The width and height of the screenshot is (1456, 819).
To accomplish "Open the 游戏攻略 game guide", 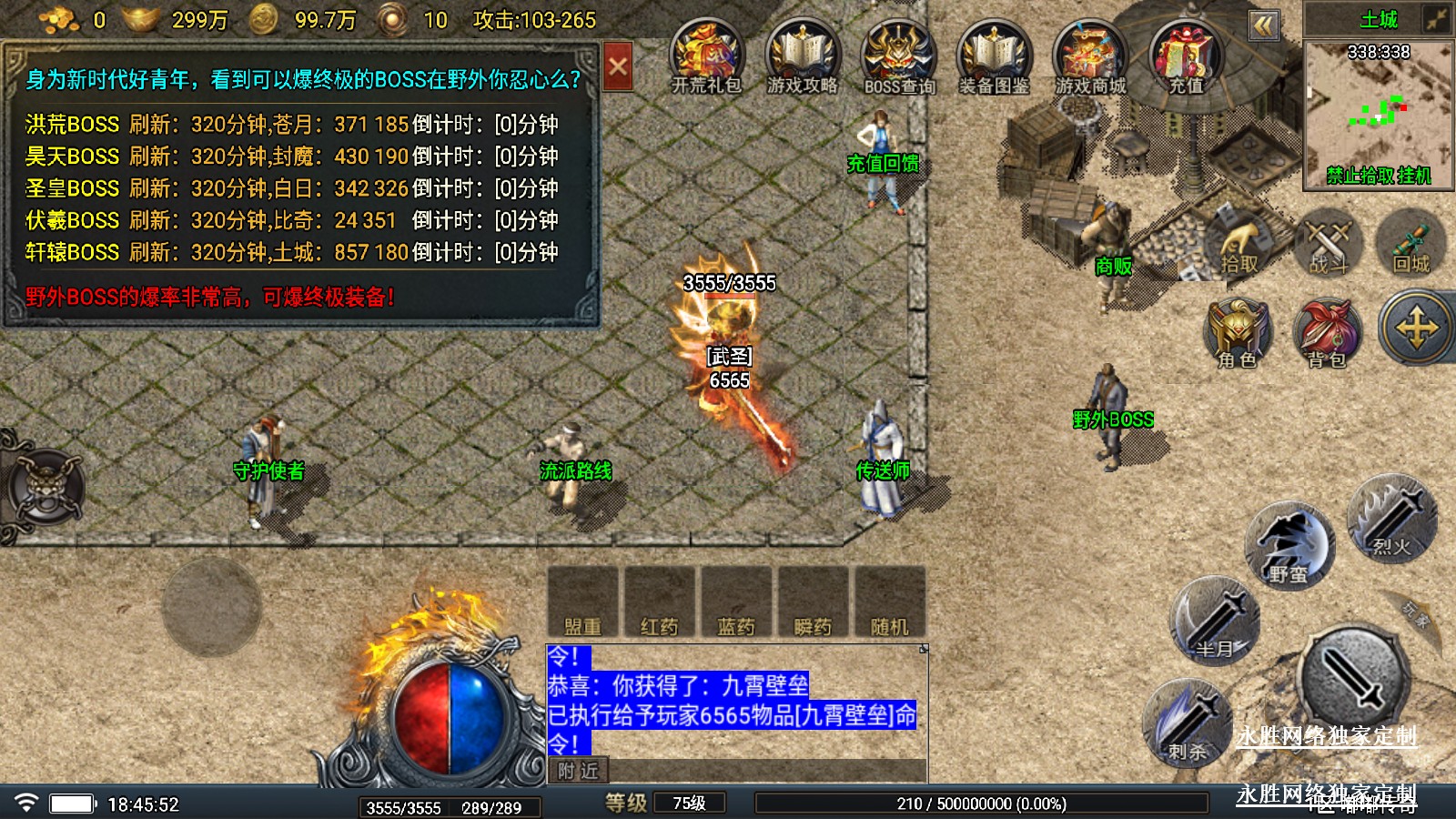I will point(802,56).
